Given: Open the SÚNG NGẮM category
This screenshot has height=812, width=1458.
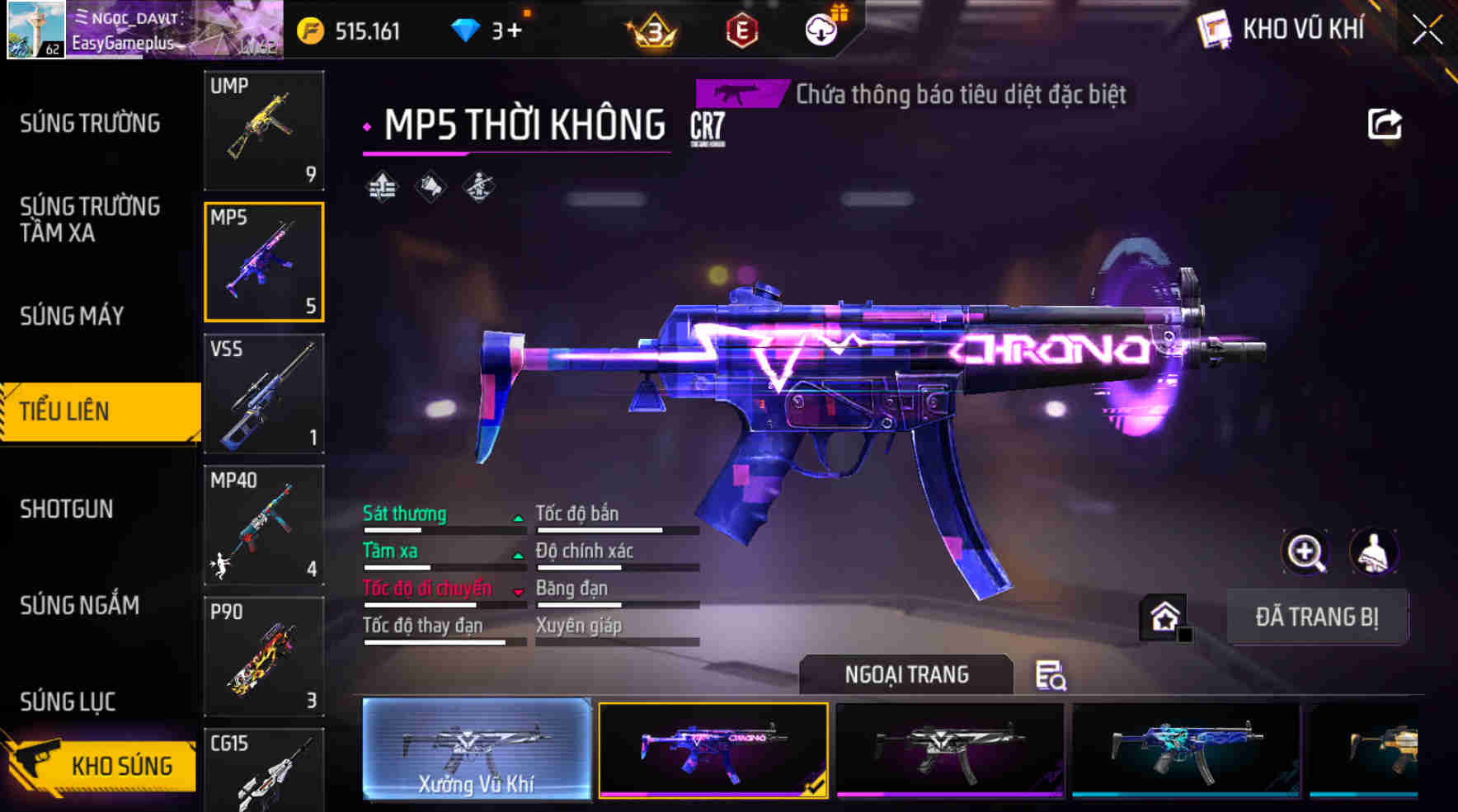Looking at the screenshot, I should (x=78, y=606).
